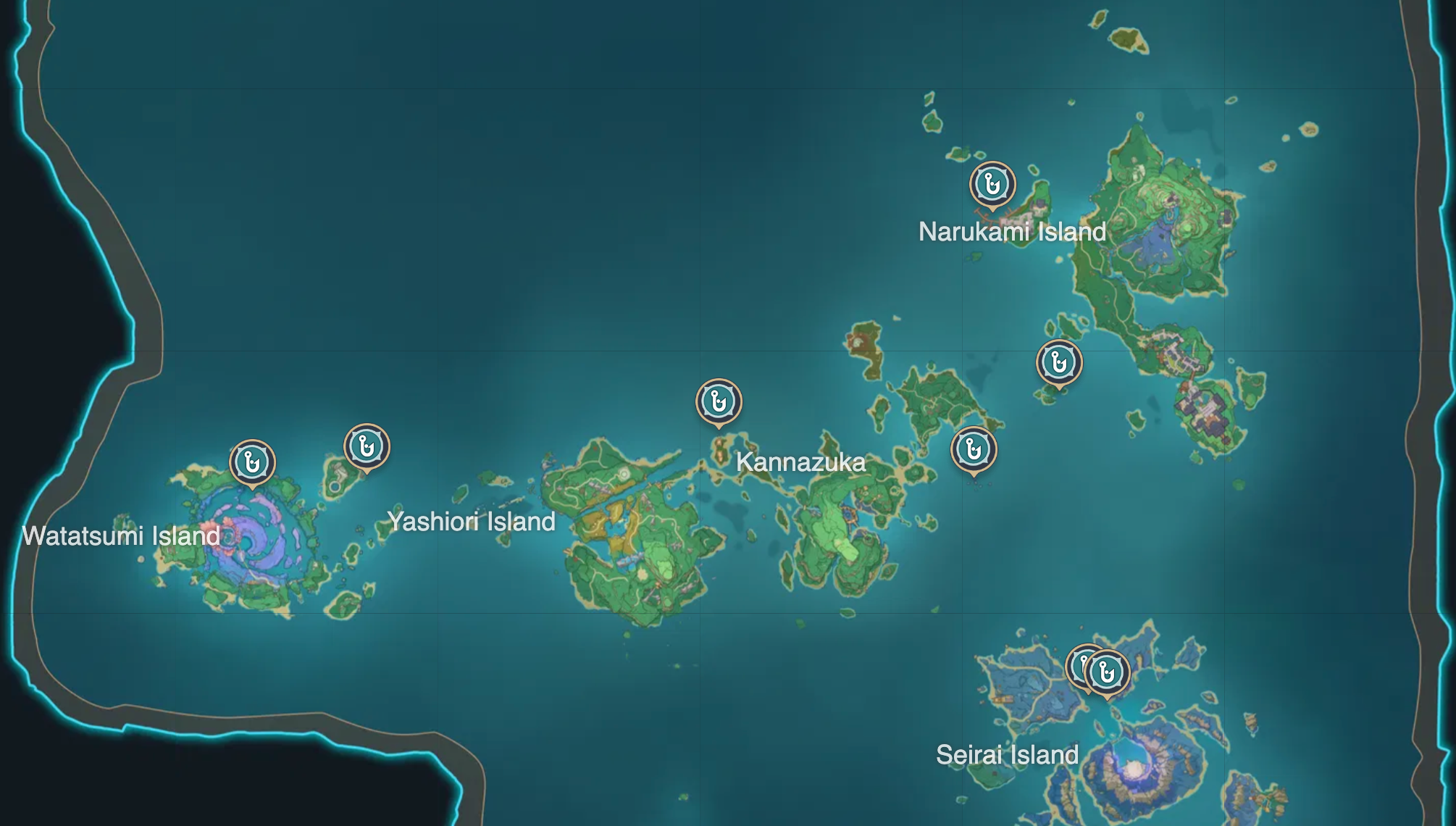Choose the fishing spot off Kannazuka's eastern shore
The width and height of the screenshot is (1456, 826).
coord(974,449)
